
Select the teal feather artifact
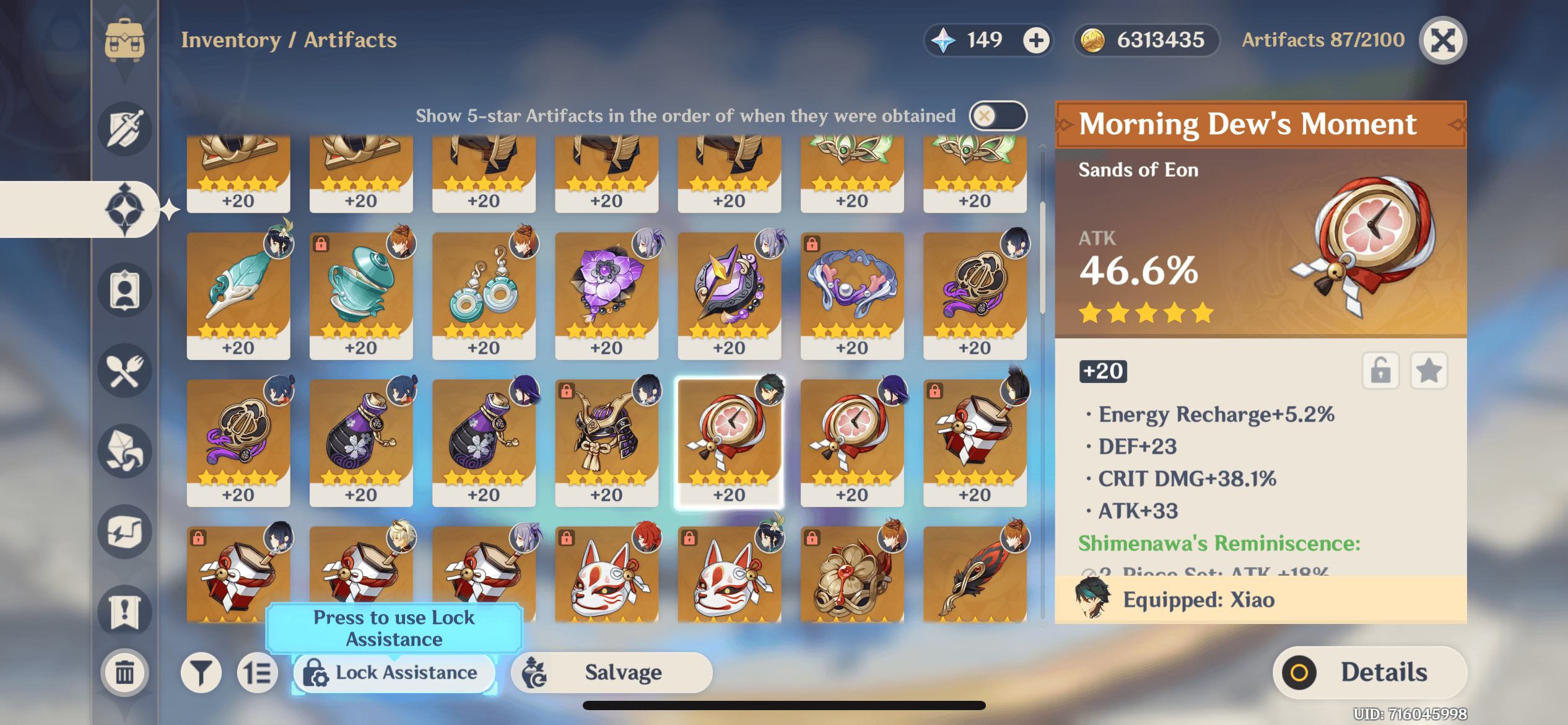[x=238, y=296]
